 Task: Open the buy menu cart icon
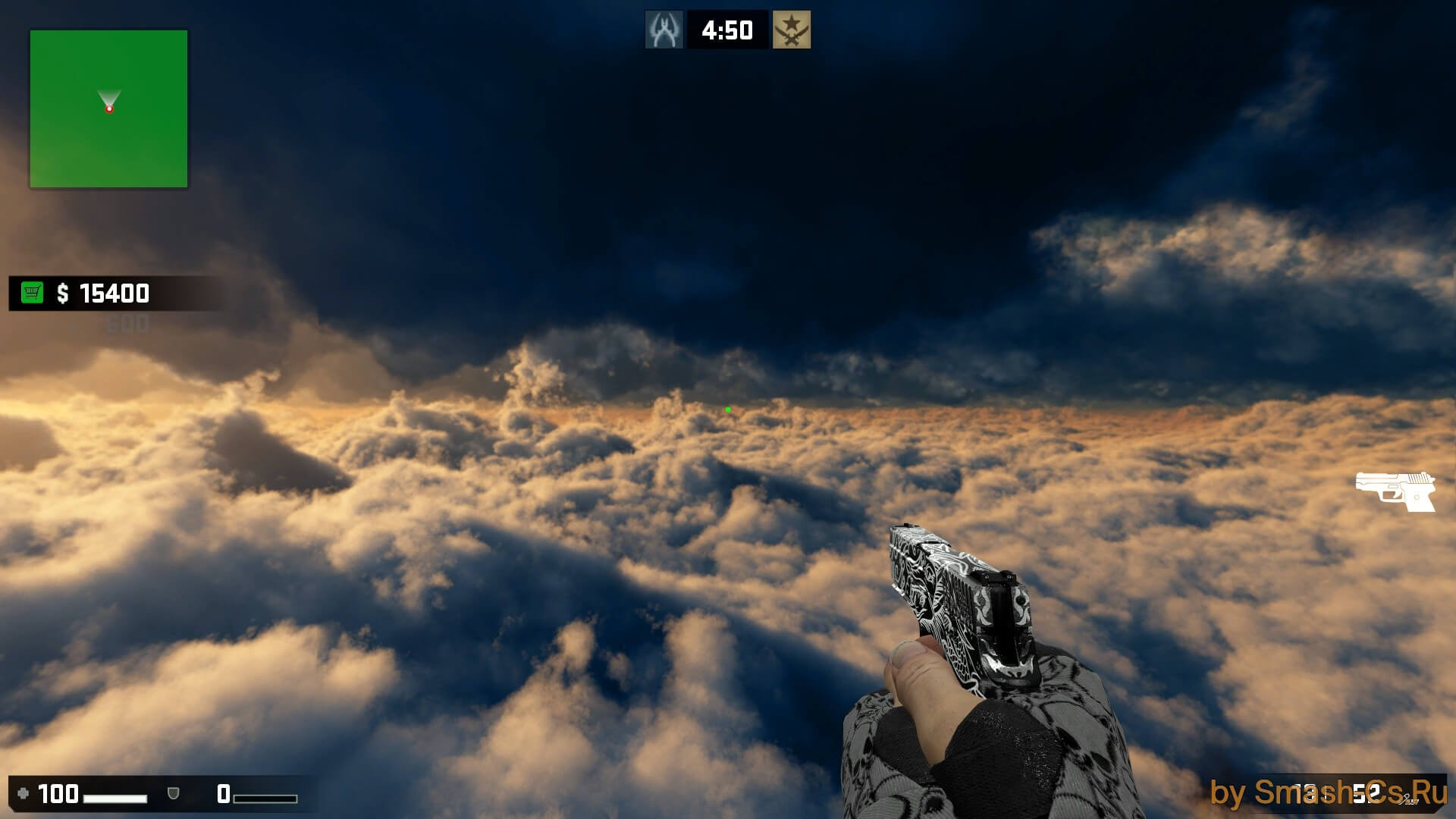pos(32,293)
